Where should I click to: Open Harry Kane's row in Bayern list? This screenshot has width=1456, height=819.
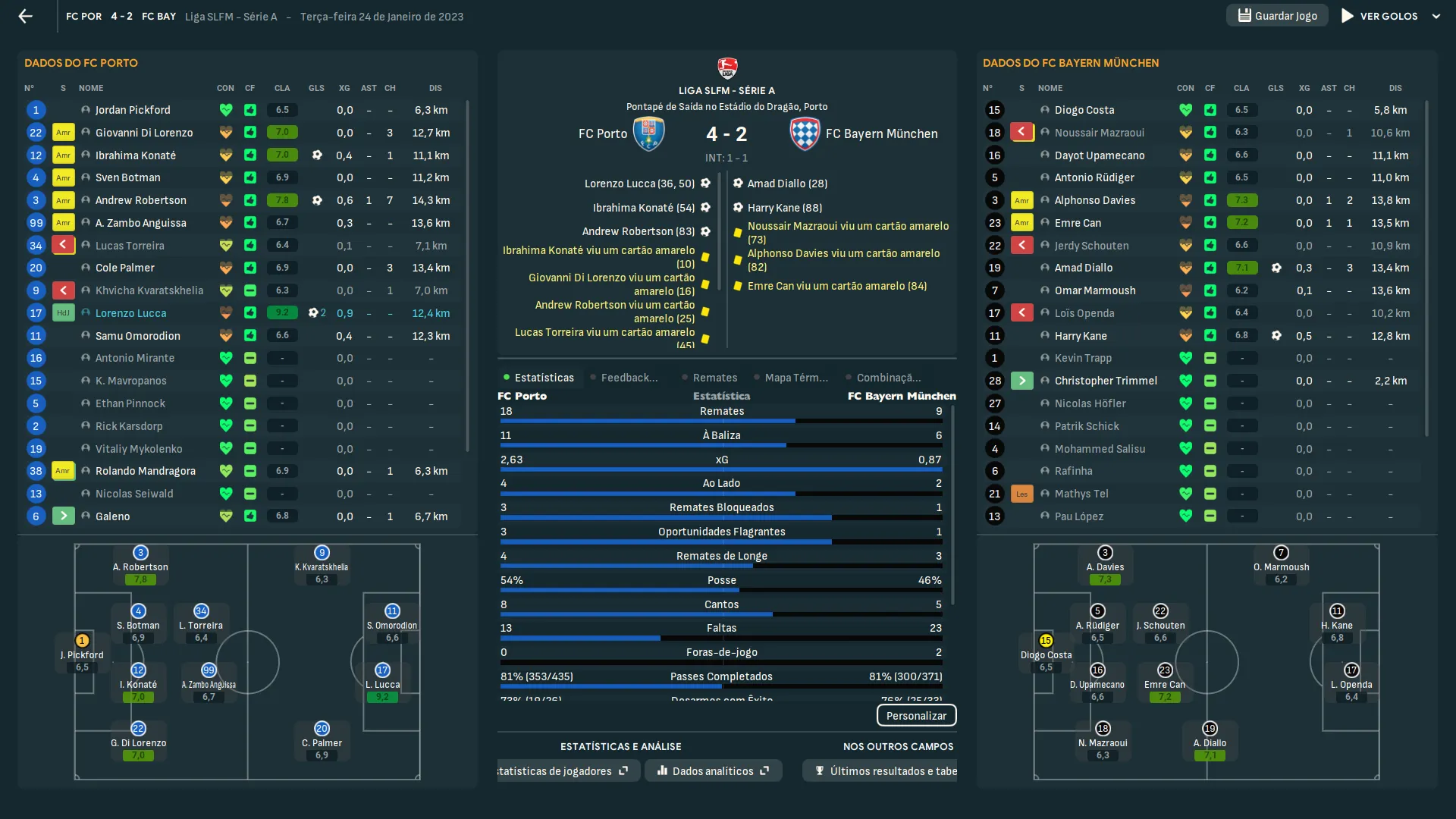pyautogui.click(x=1080, y=336)
